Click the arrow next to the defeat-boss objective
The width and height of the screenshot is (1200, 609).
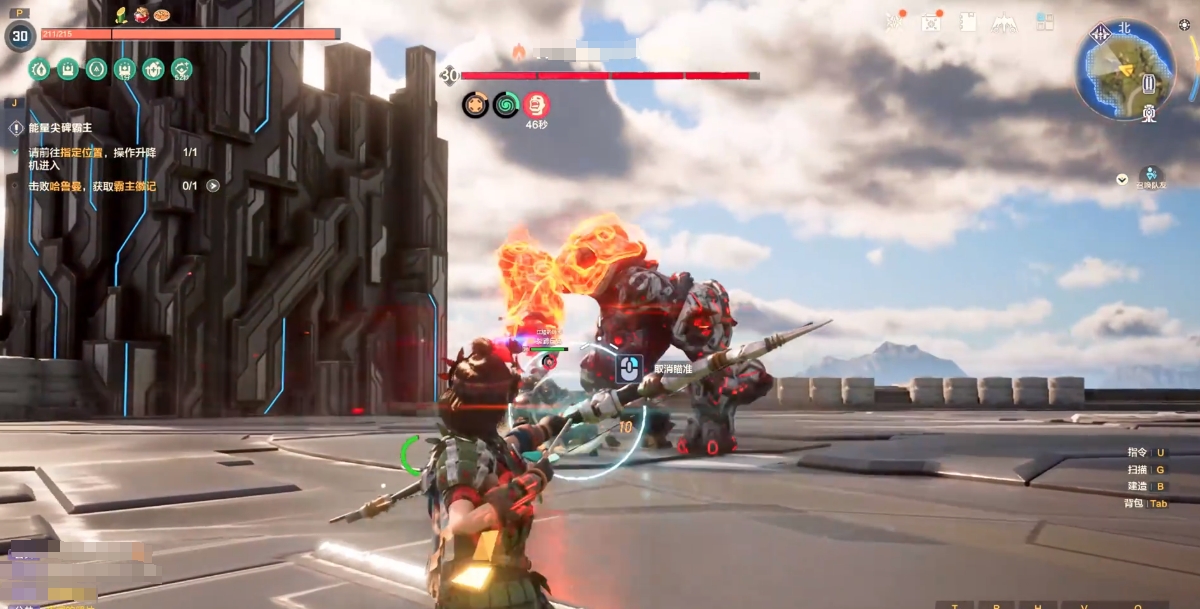click(x=213, y=185)
